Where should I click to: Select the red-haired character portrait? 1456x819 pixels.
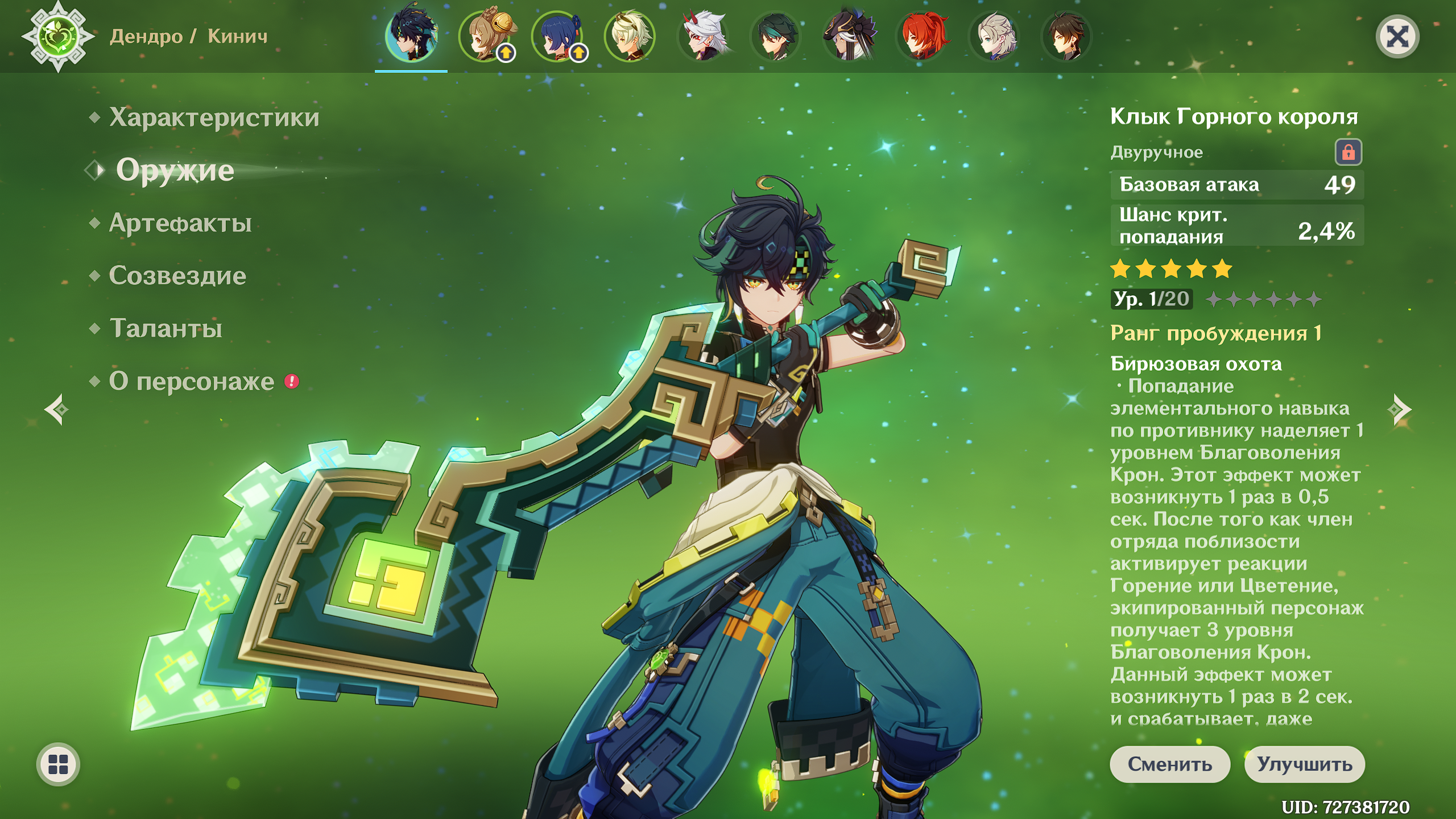pyautogui.click(x=922, y=36)
